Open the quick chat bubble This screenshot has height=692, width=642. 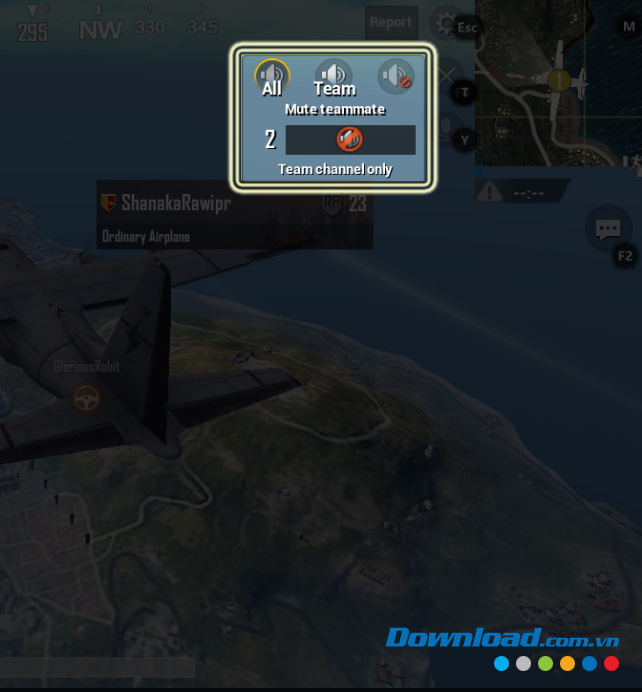(607, 229)
